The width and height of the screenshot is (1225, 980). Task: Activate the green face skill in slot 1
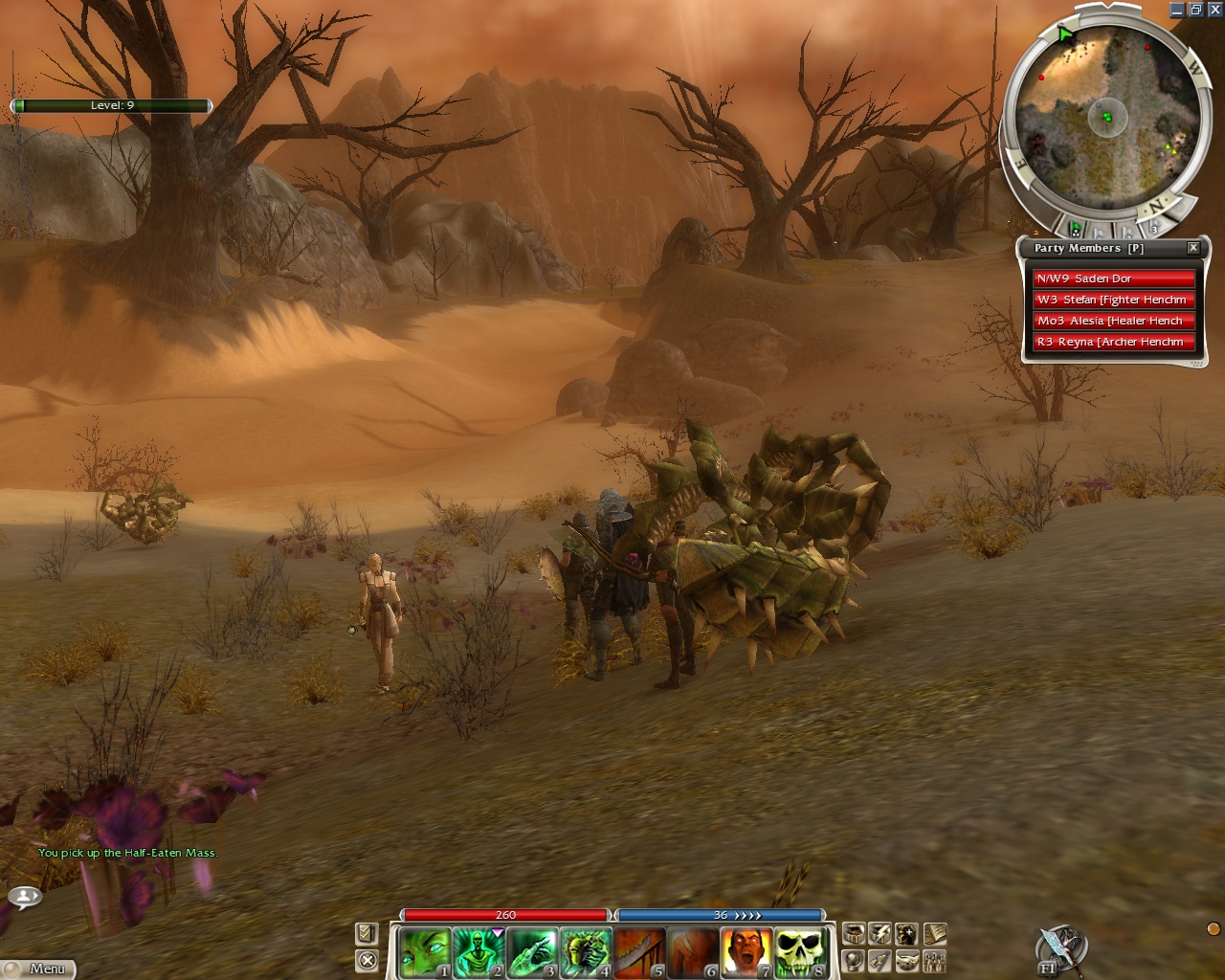(424, 952)
